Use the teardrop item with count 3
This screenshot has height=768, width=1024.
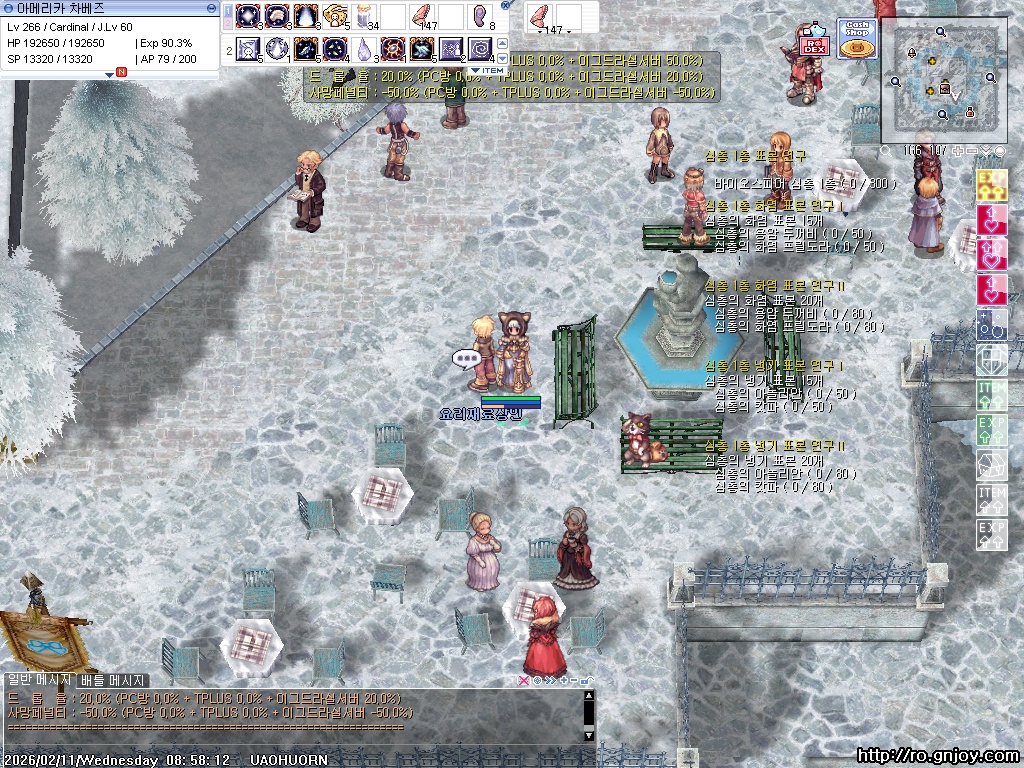(x=364, y=48)
